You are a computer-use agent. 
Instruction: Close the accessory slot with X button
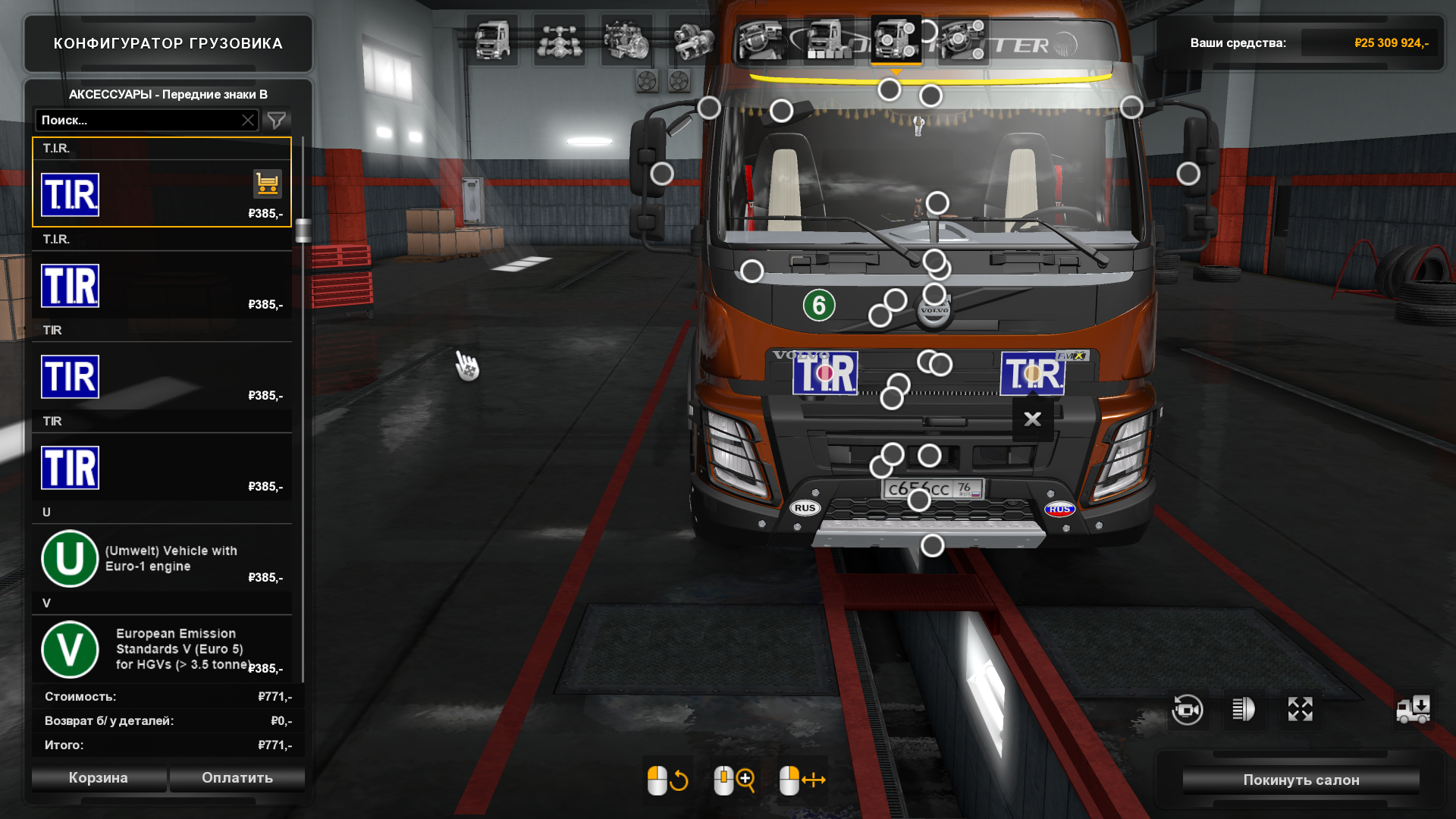(1032, 419)
